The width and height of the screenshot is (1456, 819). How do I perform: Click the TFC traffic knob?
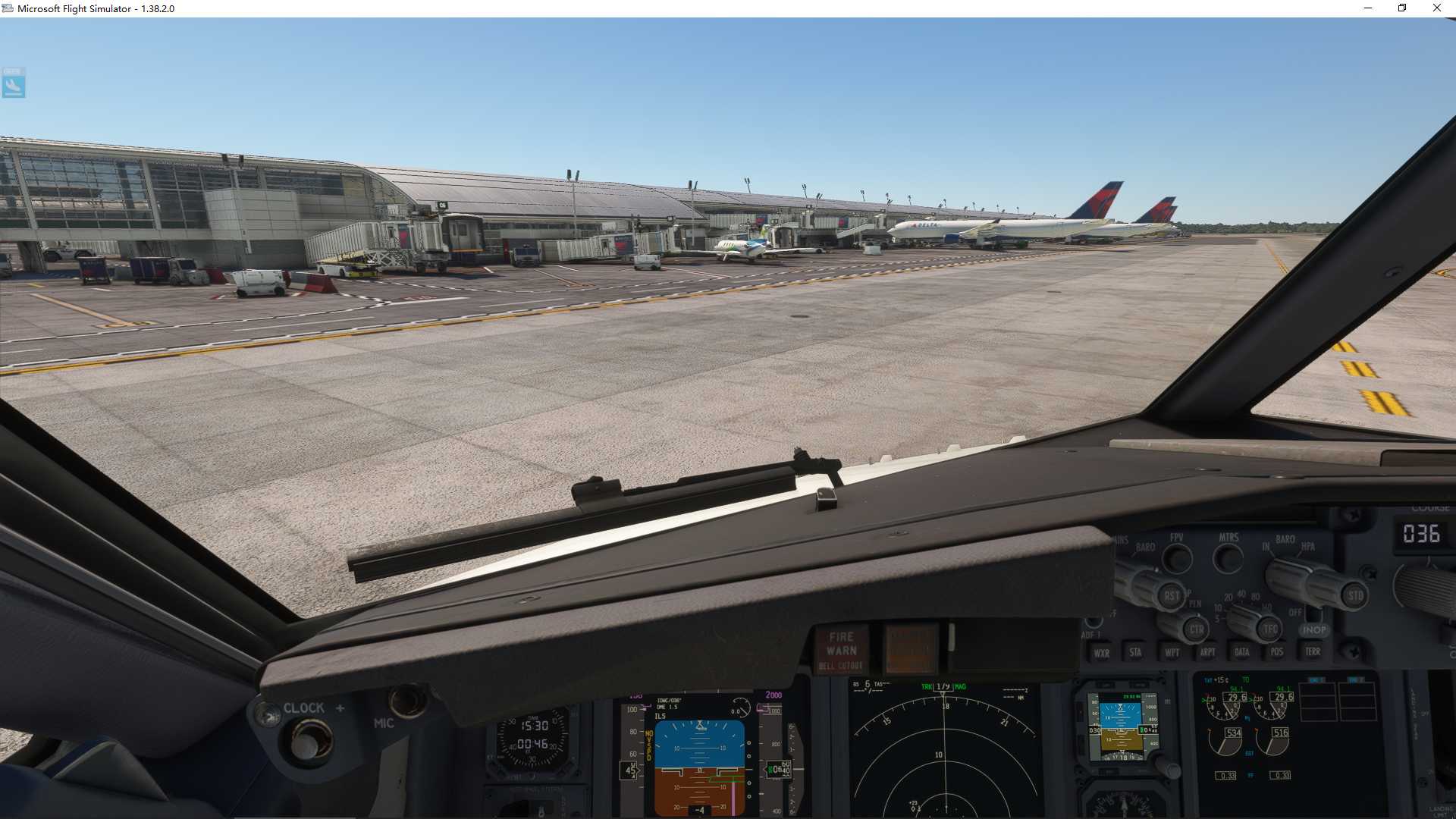coord(1270,629)
